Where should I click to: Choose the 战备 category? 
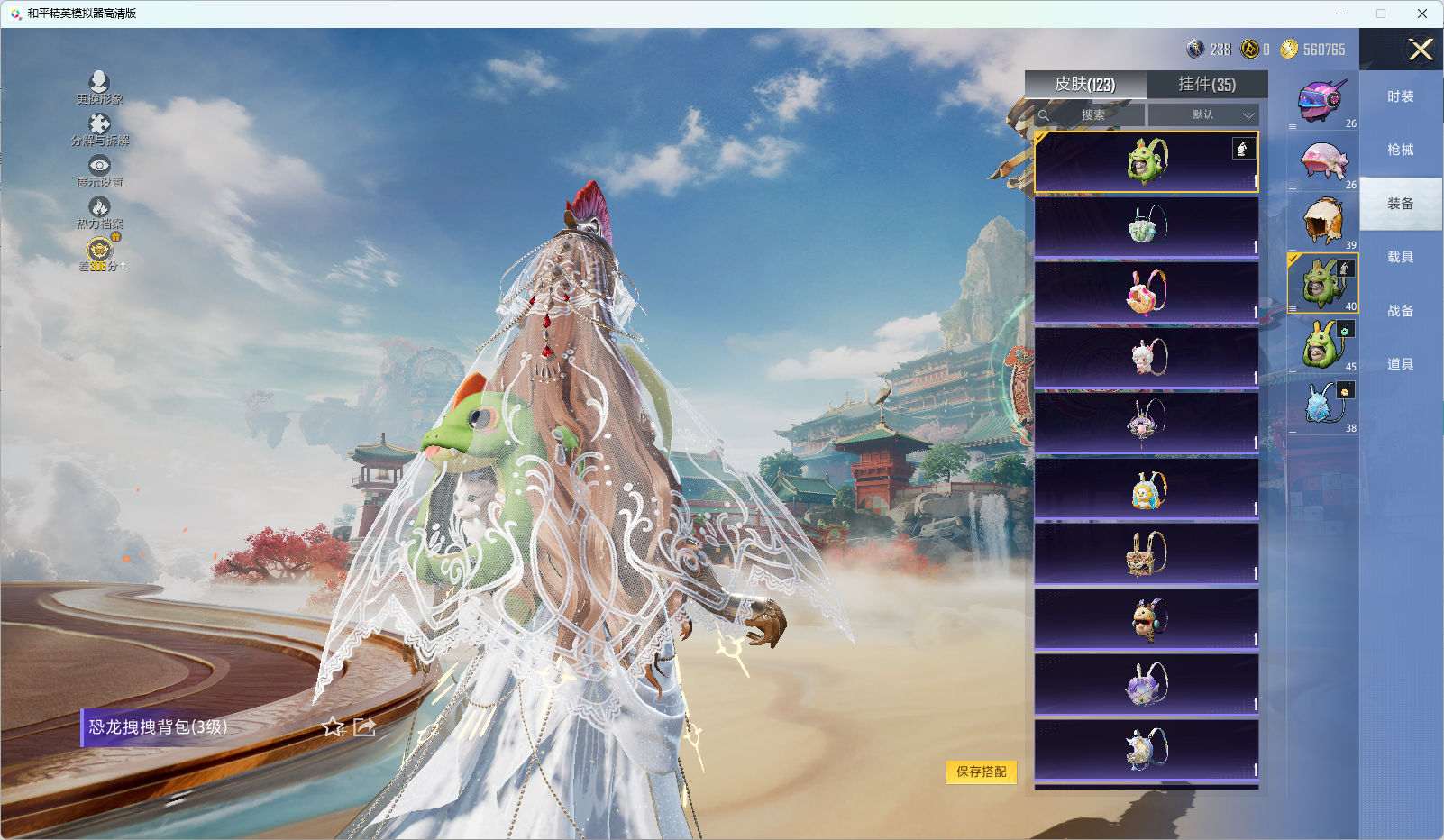(x=1400, y=311)
